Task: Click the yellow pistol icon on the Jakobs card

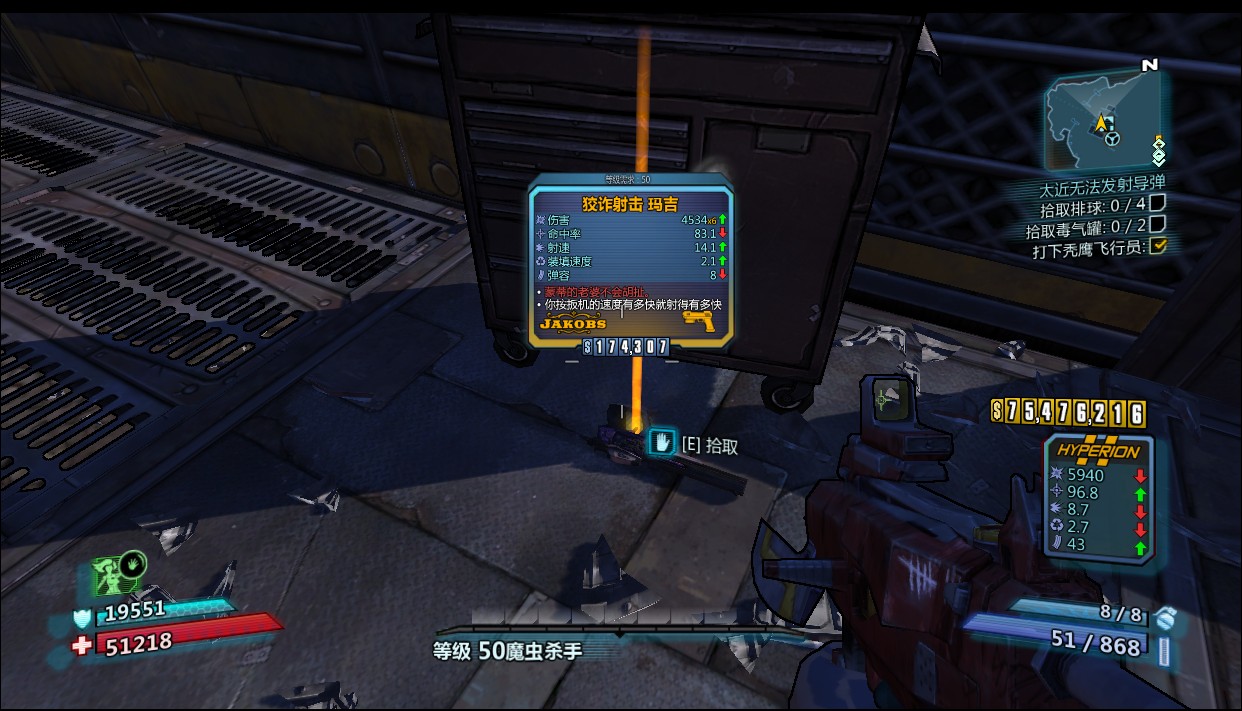Action: pos(701,320)
